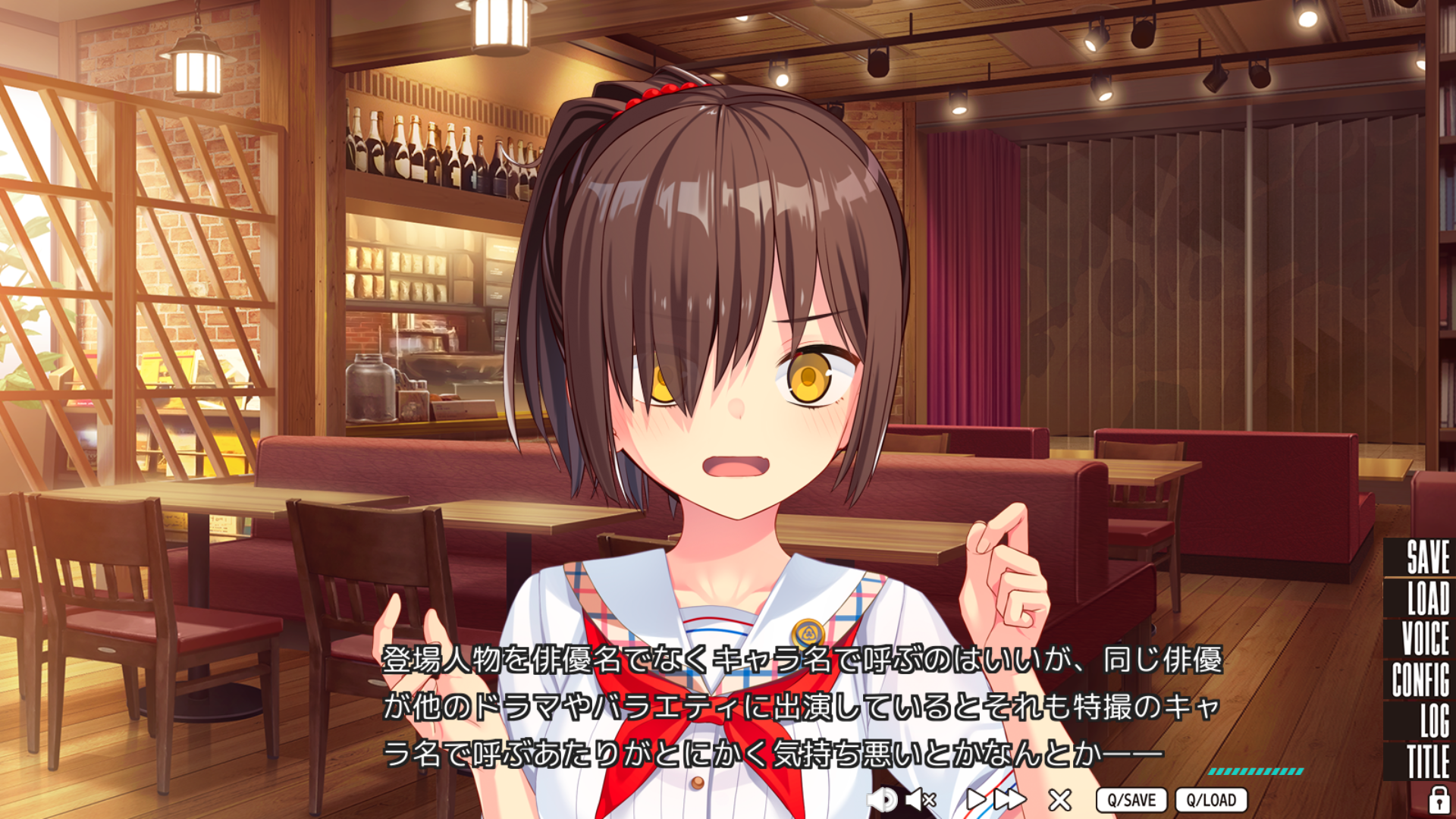Show the dialogue LOG
The width and height of the screenshot is (1456, 819).
[1434, 720]
